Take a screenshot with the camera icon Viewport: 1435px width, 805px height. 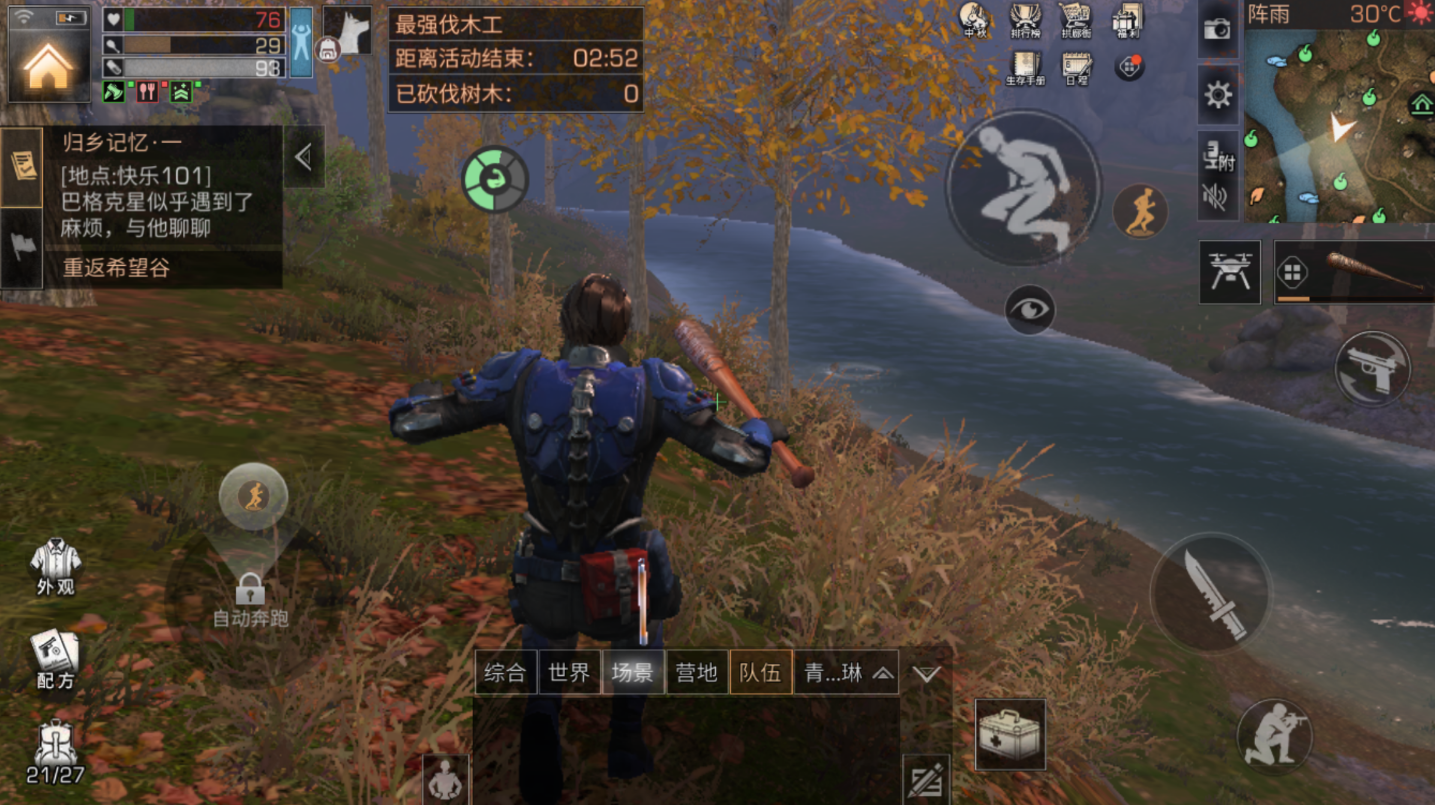point(1217,29)
